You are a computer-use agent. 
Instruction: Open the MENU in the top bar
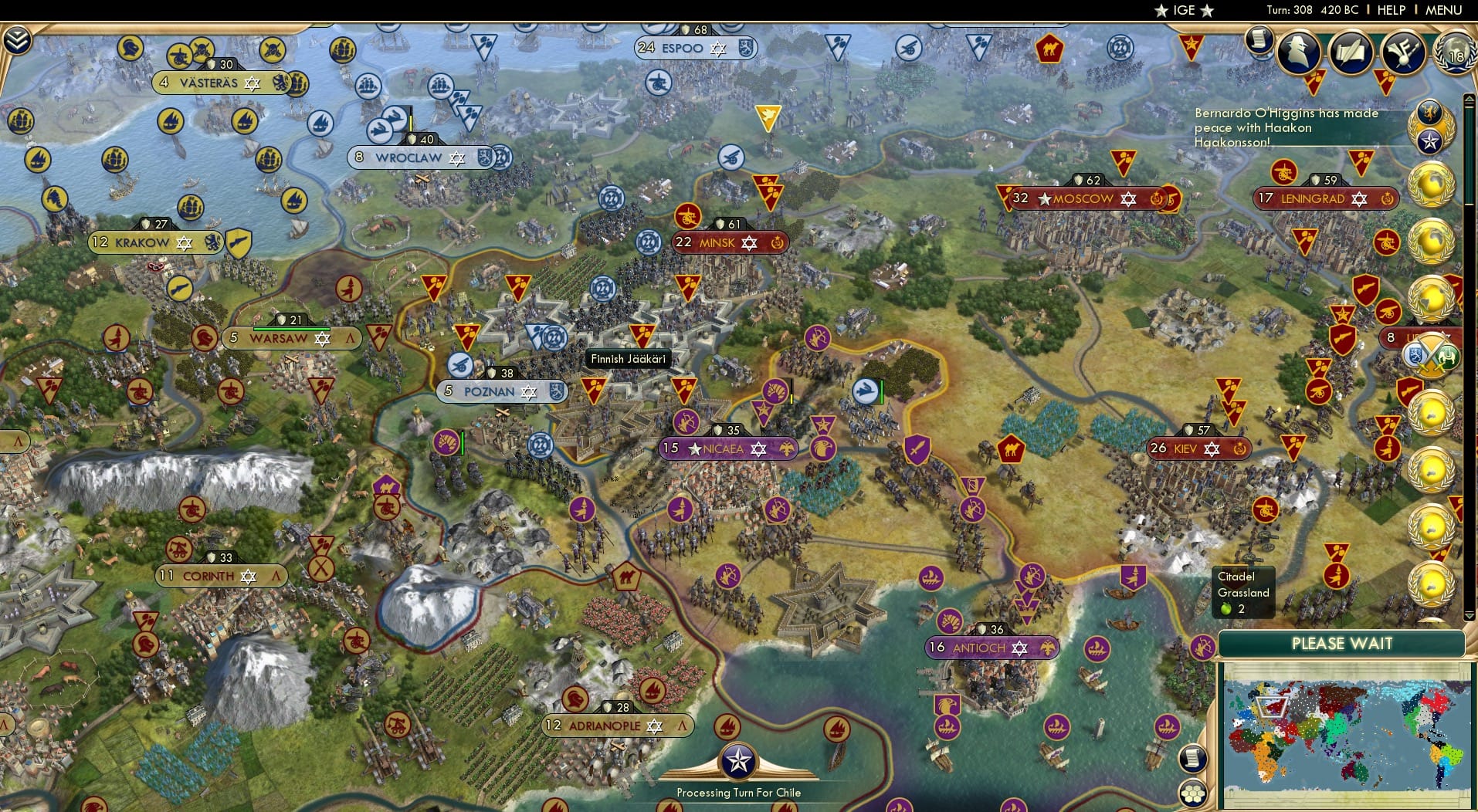1445,10
